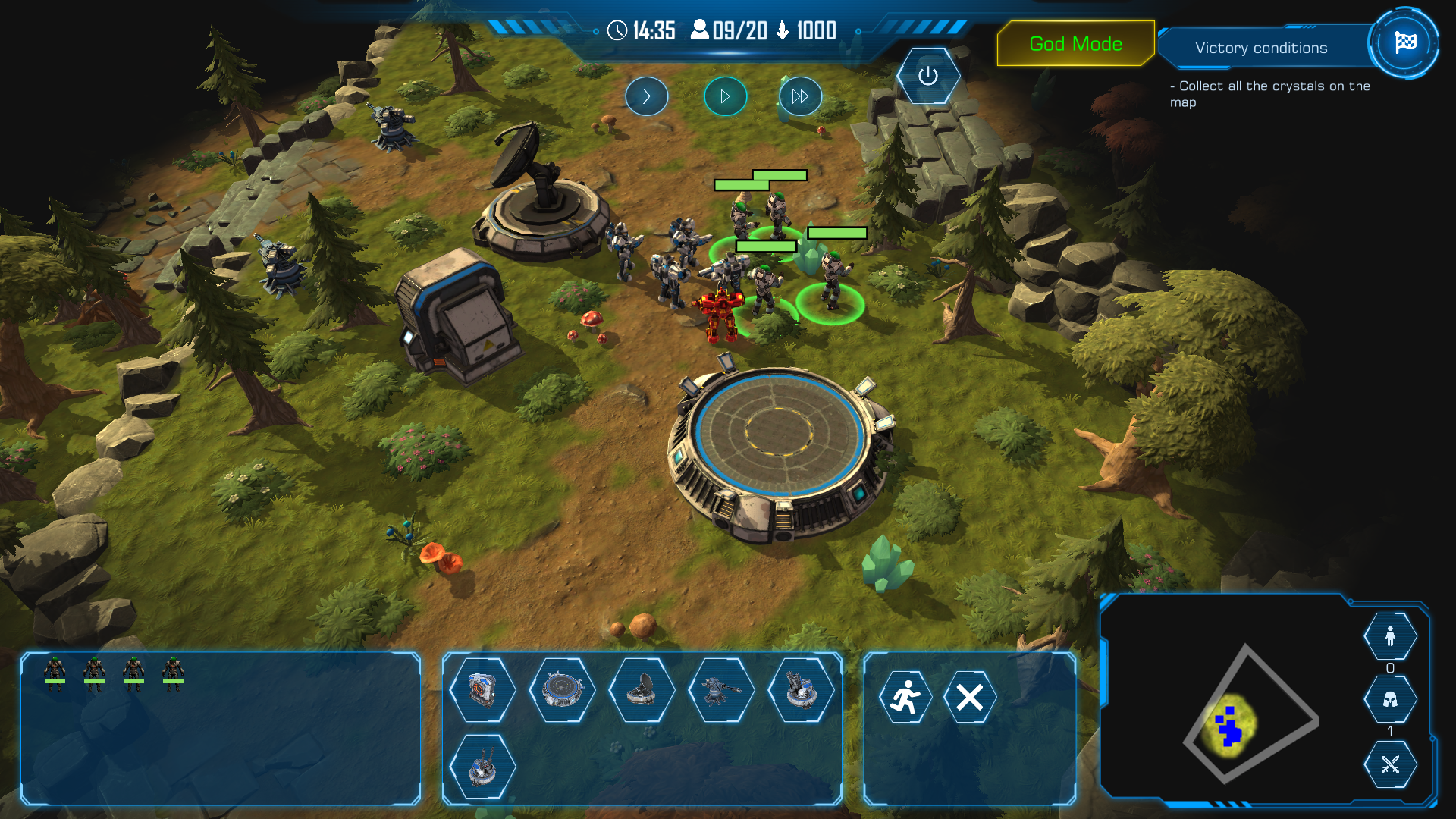The width and height of the screenshot is (1456, 819).
Task: Choose the twin-barrel cannon turret building
Action: [x=482, y=767]
